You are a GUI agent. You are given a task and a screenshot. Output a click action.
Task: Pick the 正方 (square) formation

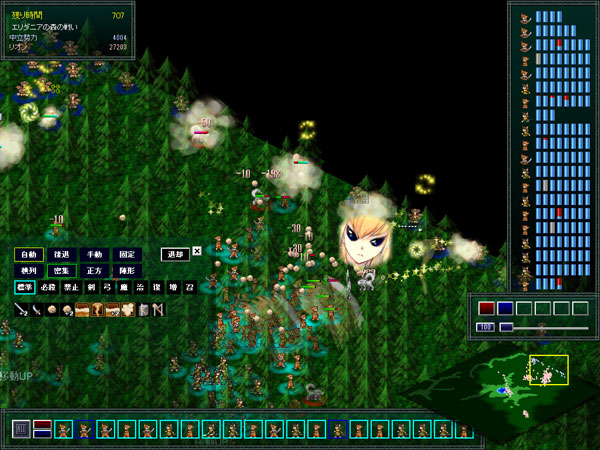pyautogui.click(x=93, y=270)
